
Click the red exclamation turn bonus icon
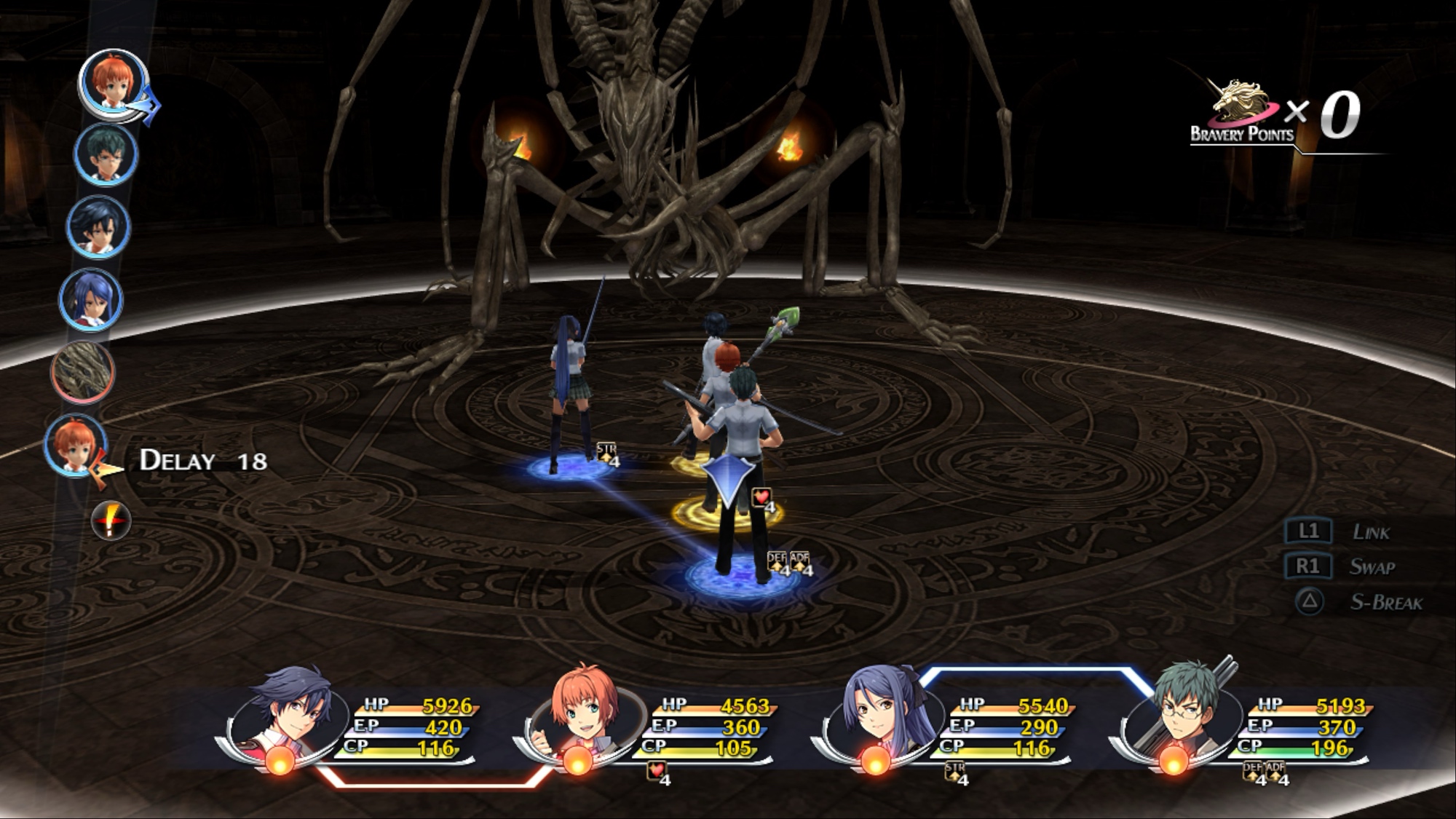tap(111, 521)
